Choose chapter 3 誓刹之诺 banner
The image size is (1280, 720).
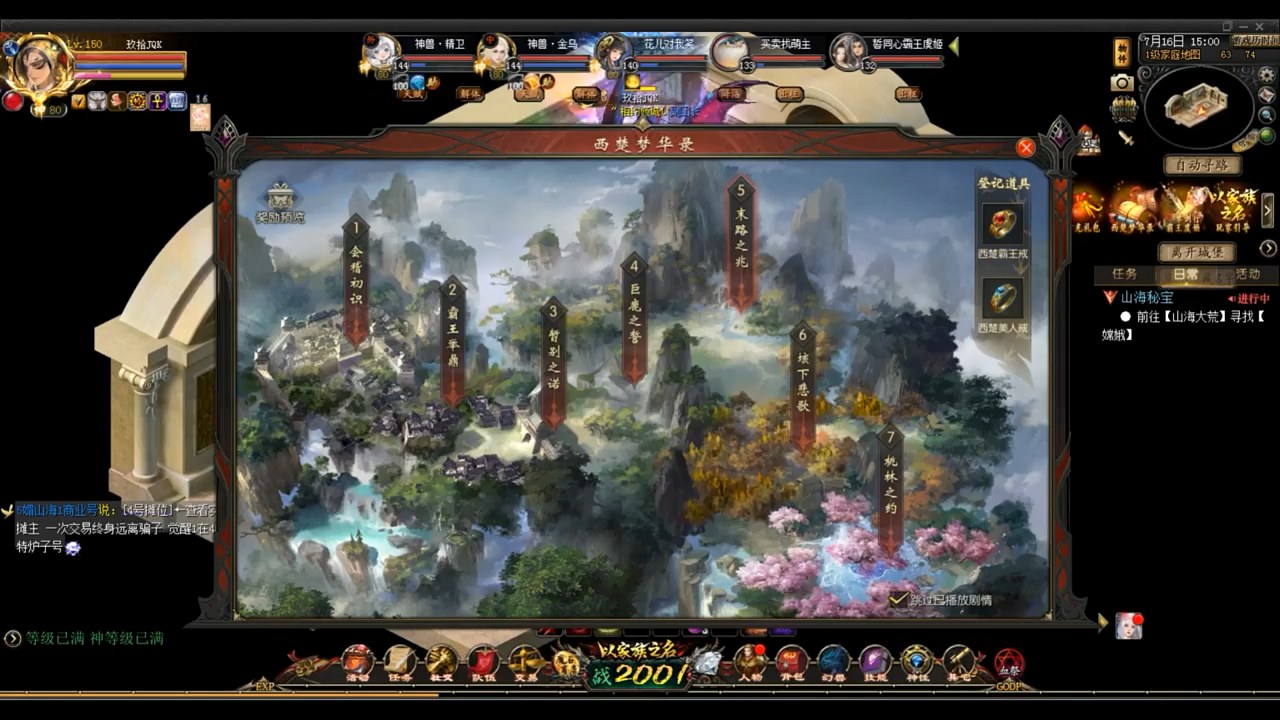(x=553, y=359)
